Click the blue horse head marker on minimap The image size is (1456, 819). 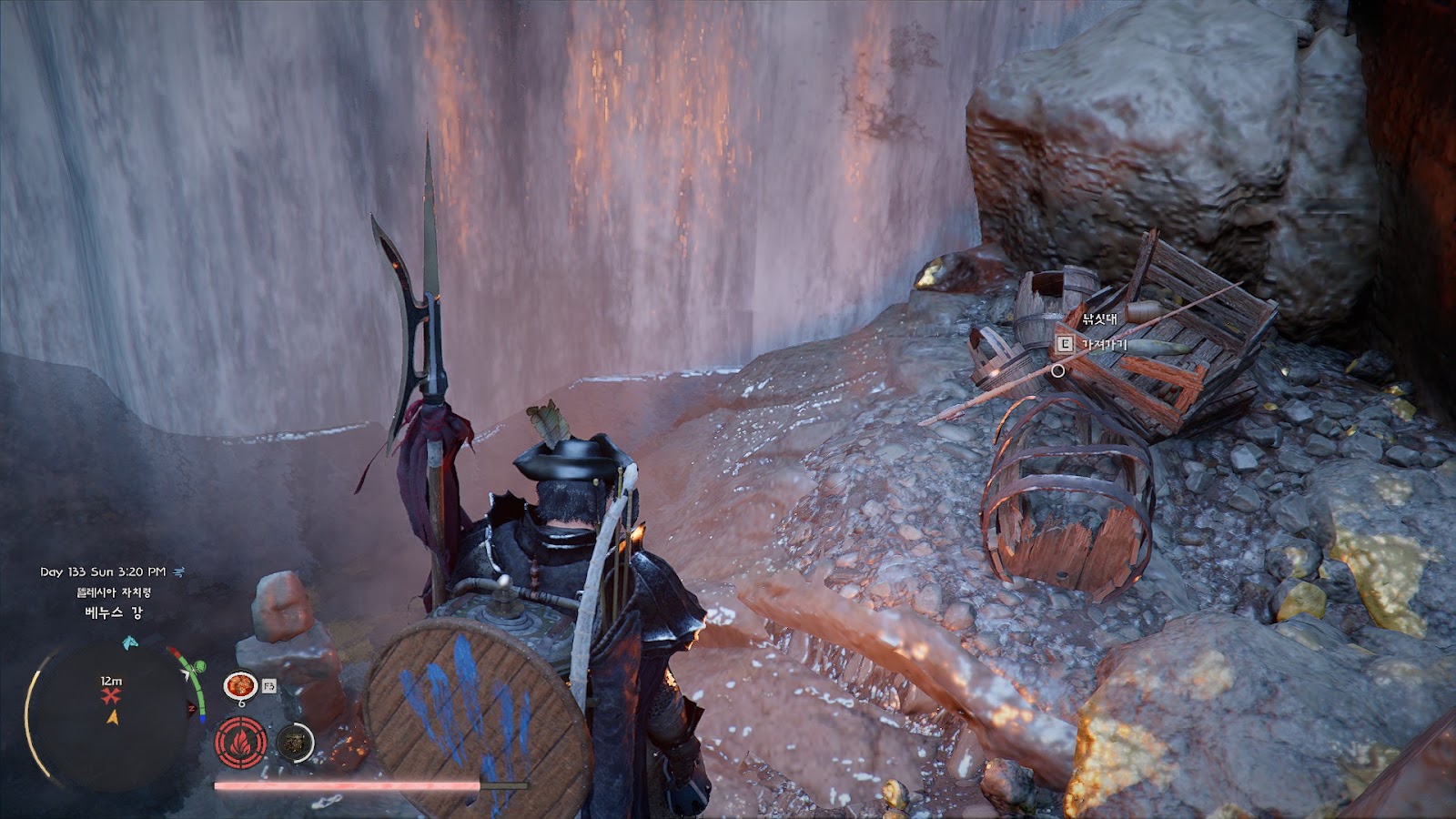pos(131,642)
